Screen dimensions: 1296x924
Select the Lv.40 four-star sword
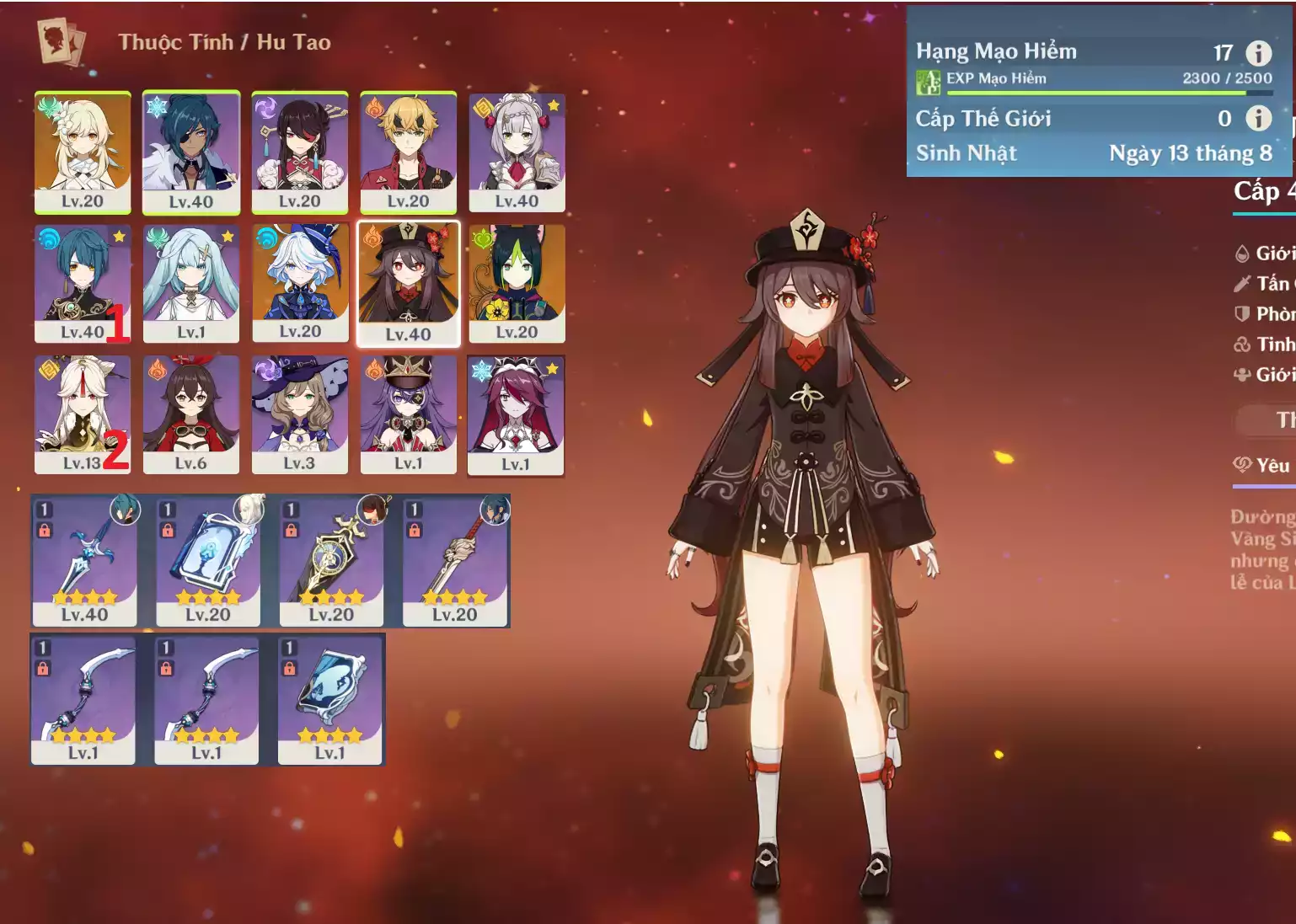pyautogui.click(x=84, y=561)
